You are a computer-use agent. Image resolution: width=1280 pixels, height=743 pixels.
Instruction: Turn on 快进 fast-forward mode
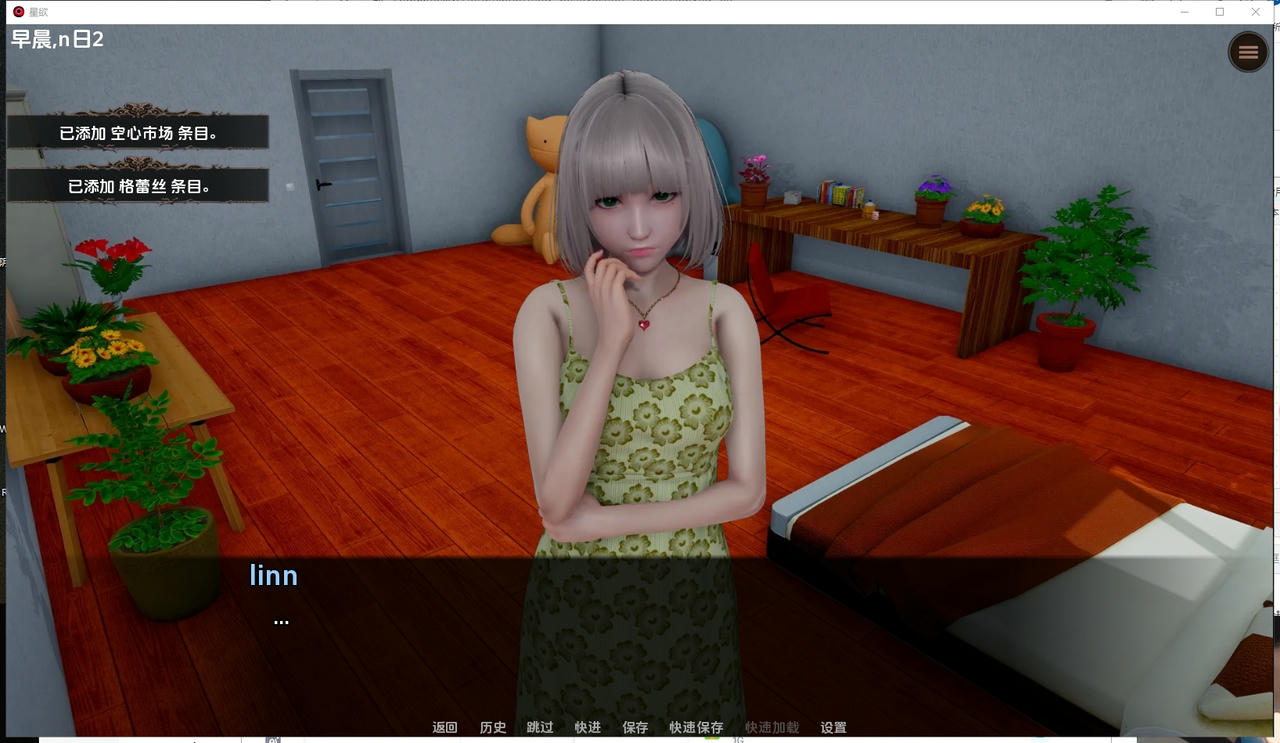[587, 727]
